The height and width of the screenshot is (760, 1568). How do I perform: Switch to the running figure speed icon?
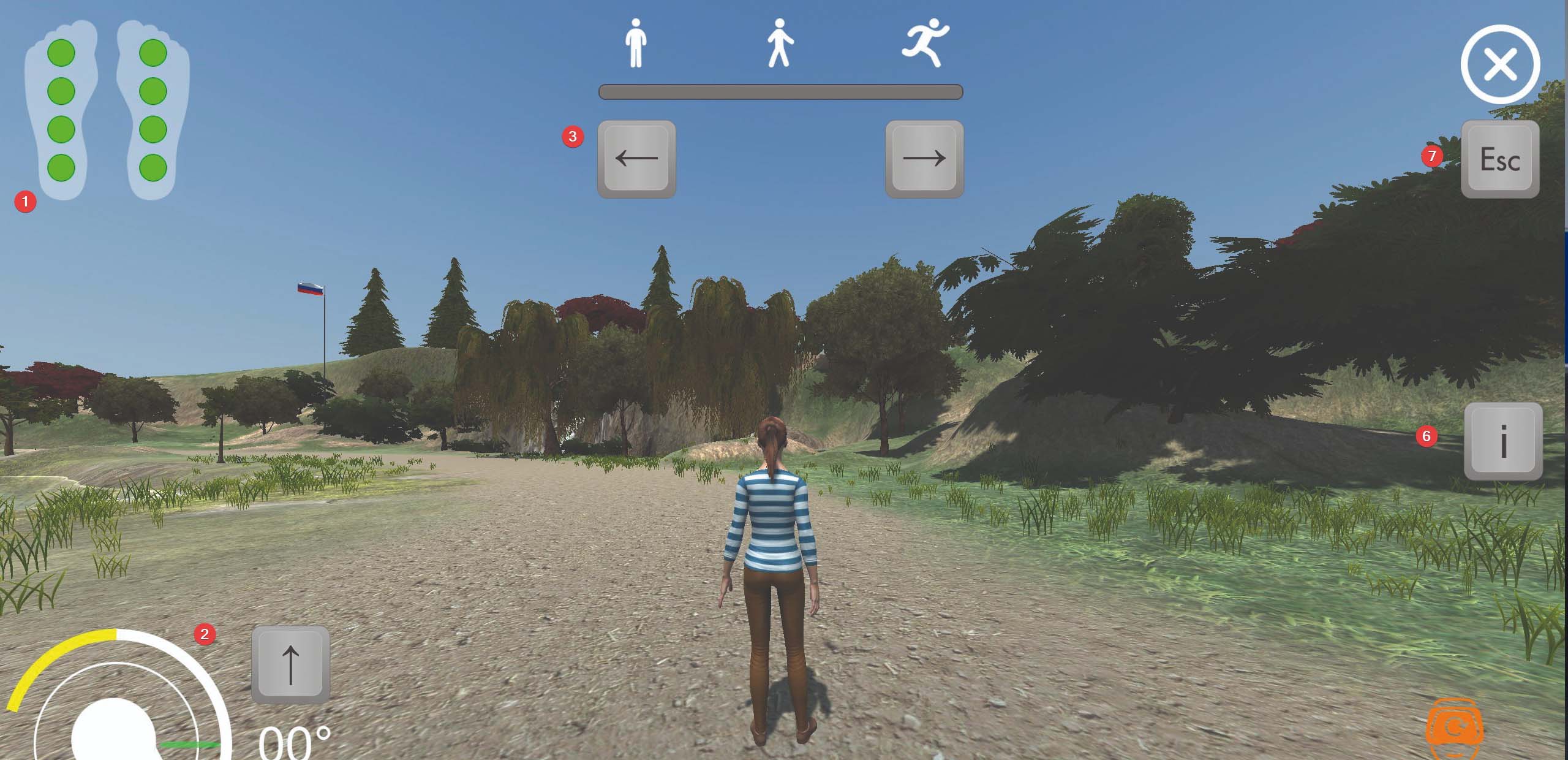tap(924, 42)
